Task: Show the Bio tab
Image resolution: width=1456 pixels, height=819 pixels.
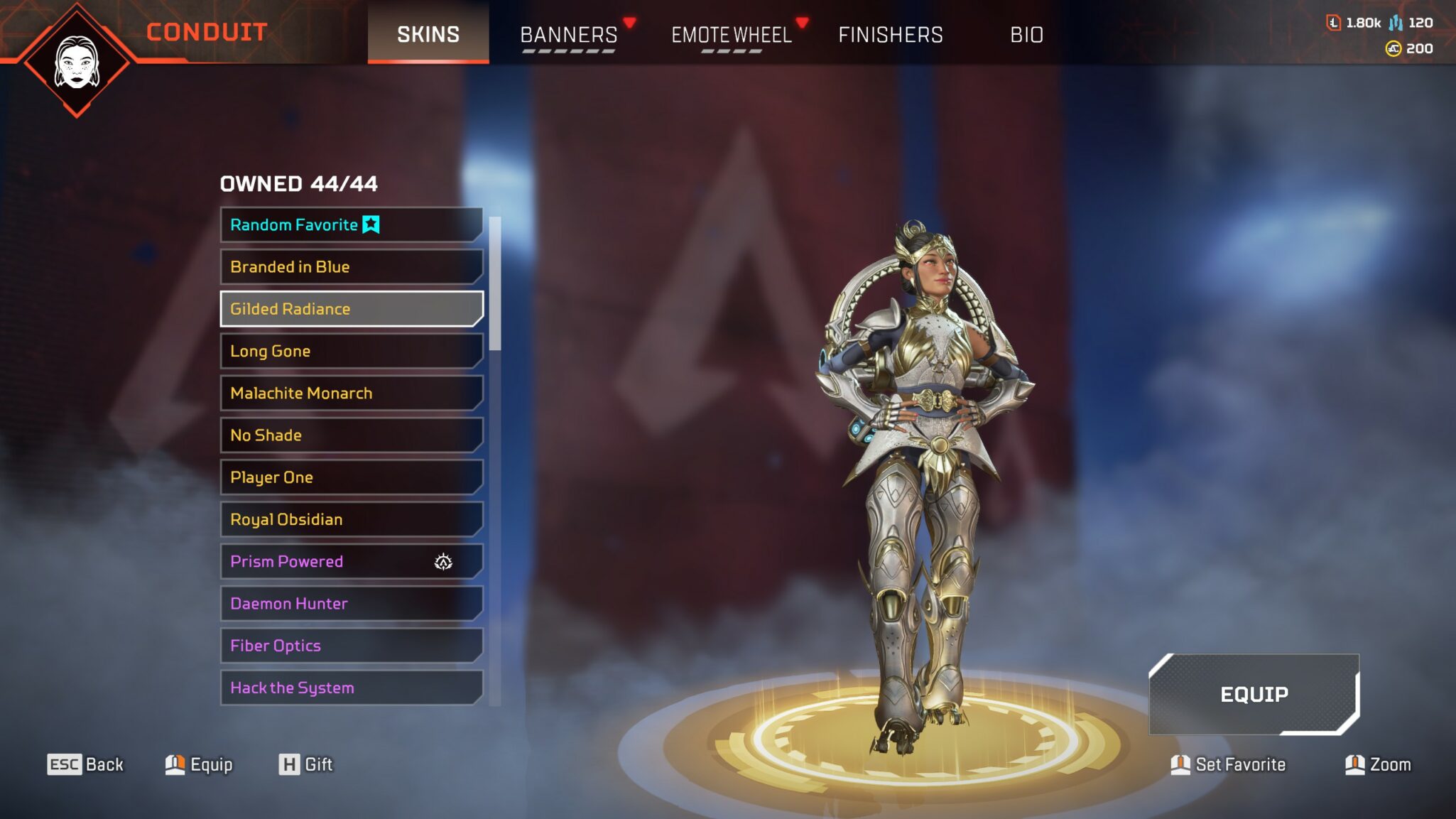Action: (1026, 34)
